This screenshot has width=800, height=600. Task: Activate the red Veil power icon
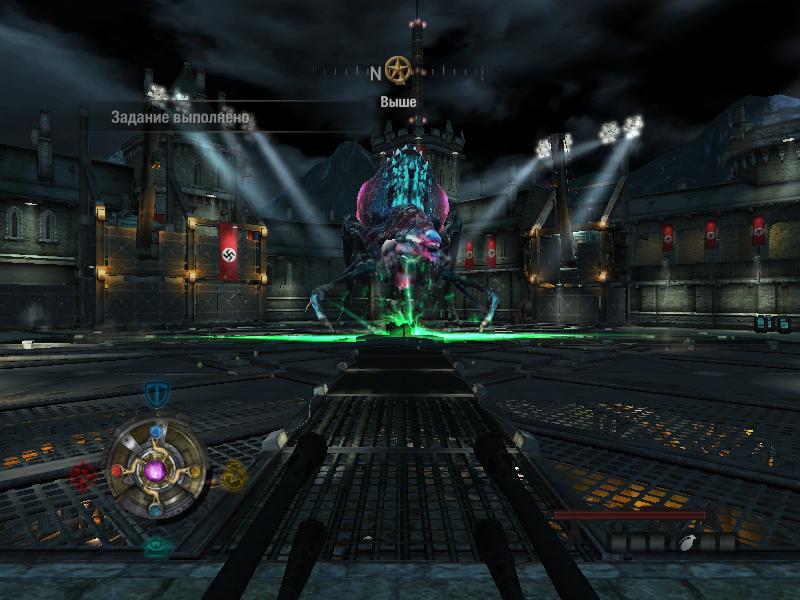point(83,476)
